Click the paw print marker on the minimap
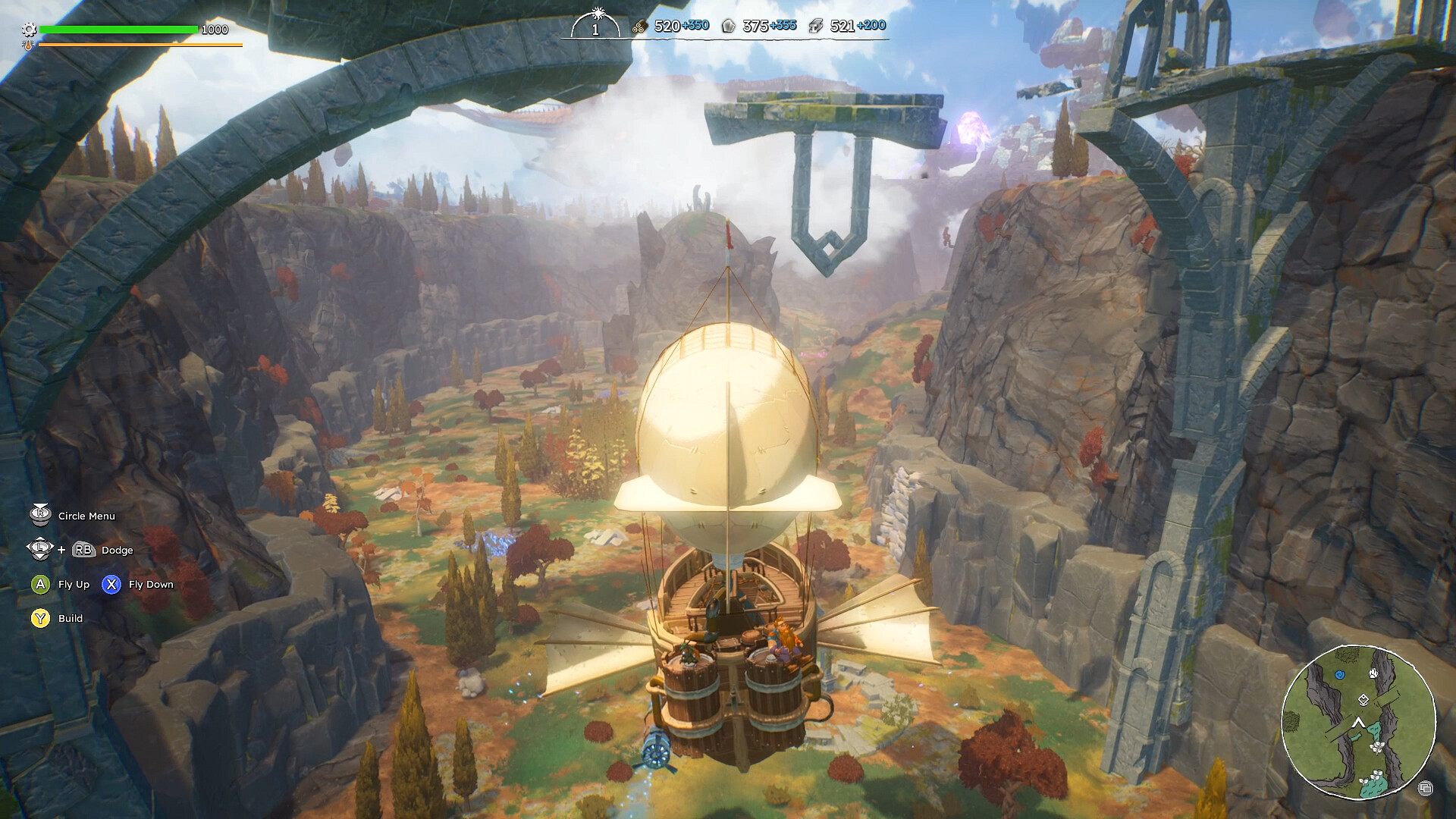Image resolution: width=1456 pixels, height=819 pixels. (1374, 673)
